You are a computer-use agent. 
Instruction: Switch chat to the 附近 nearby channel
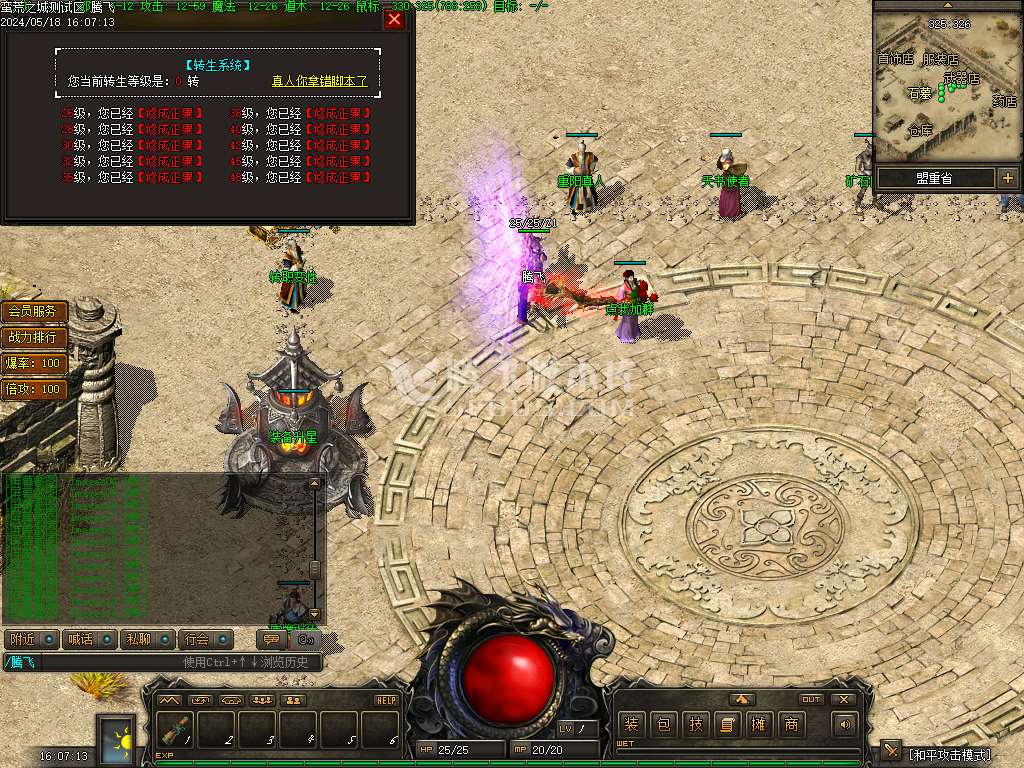click(31, 639)
